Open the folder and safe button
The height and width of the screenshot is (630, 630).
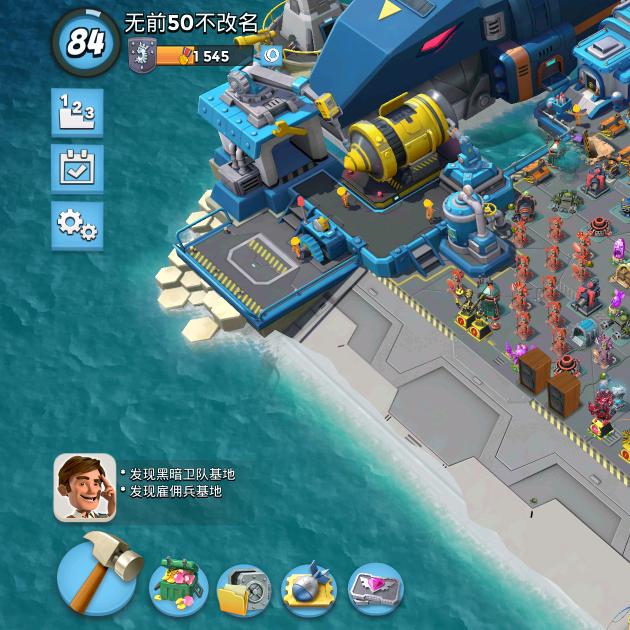click(x=243, y=591)
